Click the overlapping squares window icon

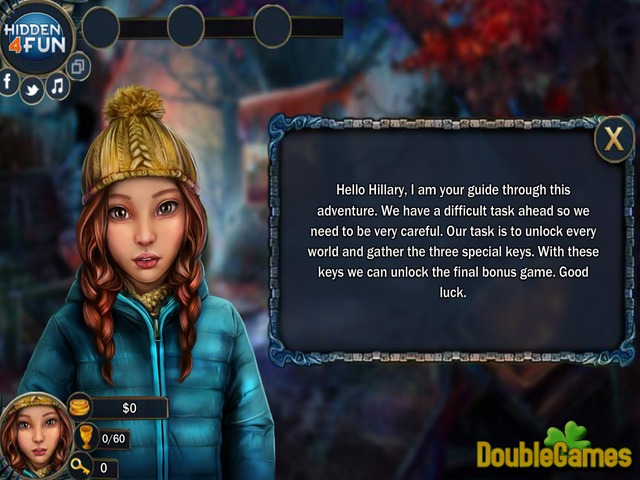point(79,66)
